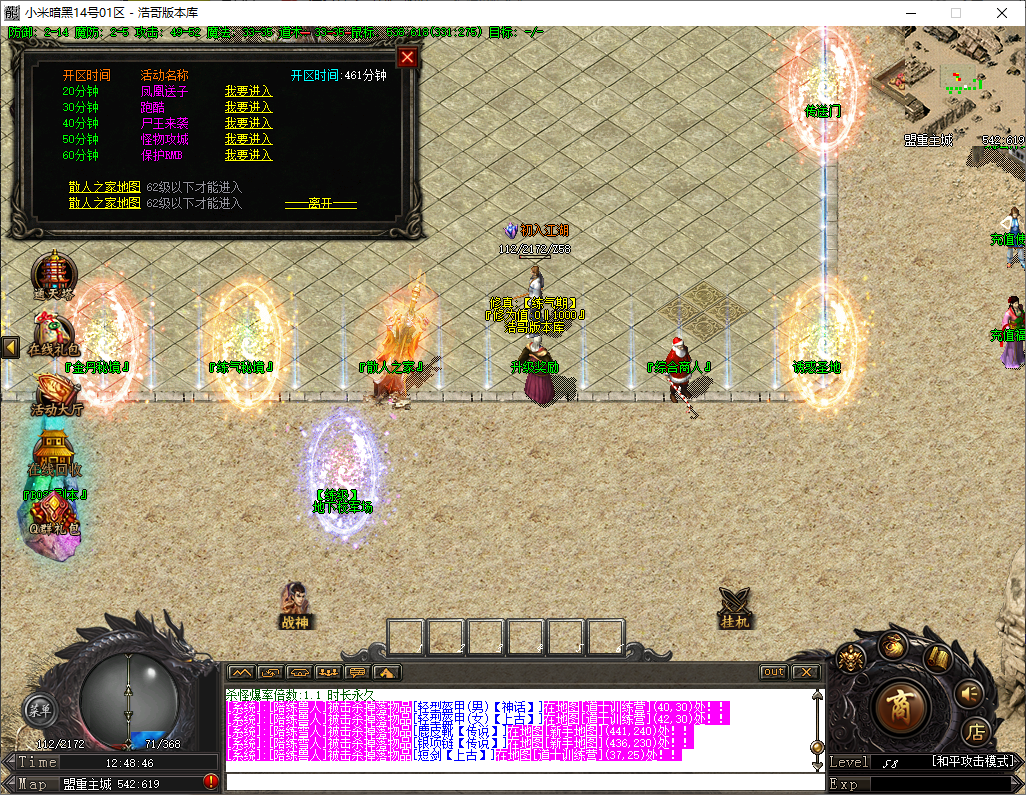
Task: Join the 跑酷 event via 我要进入
Action: 248,107
